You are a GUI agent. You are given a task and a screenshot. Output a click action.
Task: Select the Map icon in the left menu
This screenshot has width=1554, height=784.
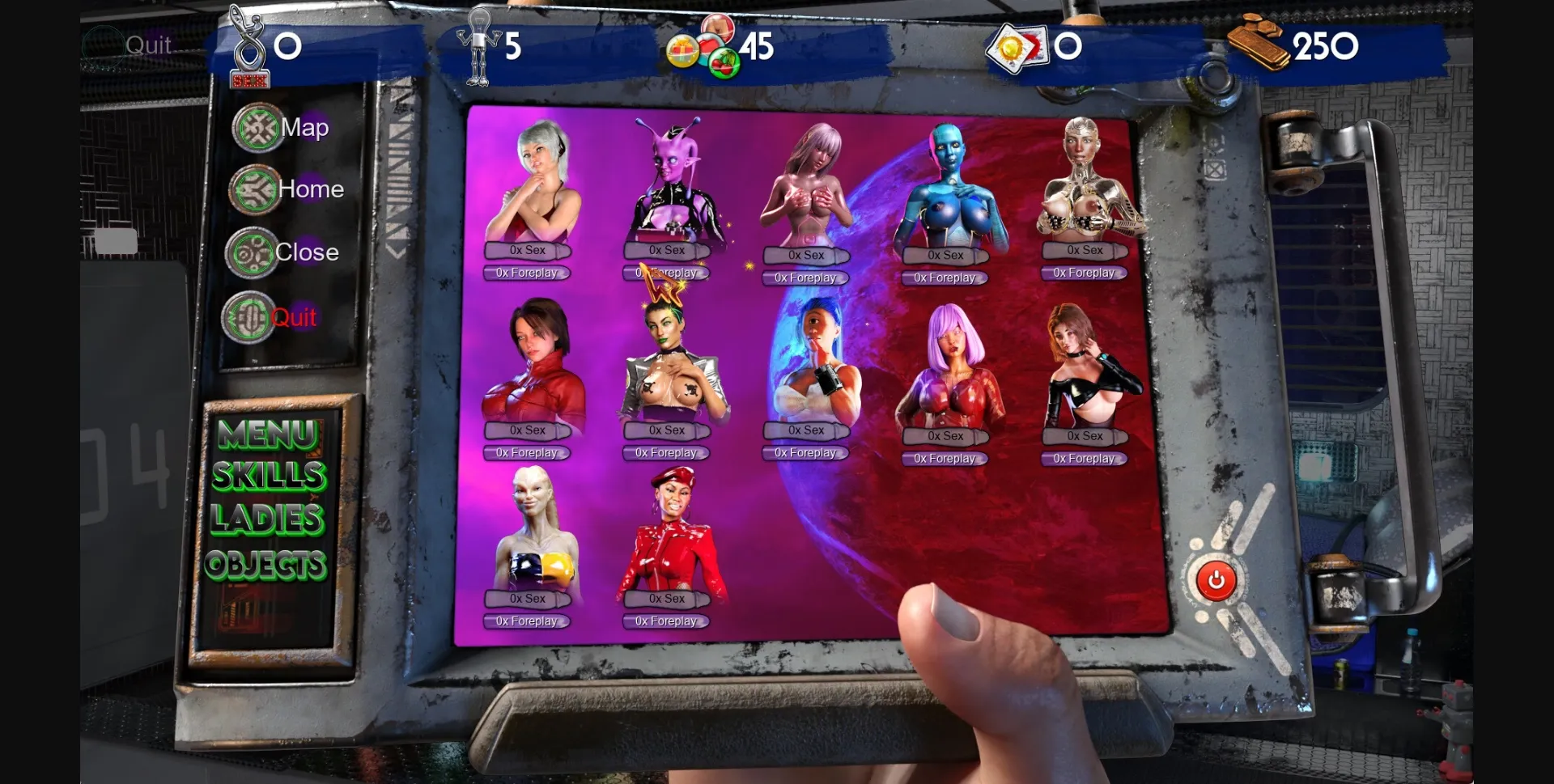pos(257,127)
